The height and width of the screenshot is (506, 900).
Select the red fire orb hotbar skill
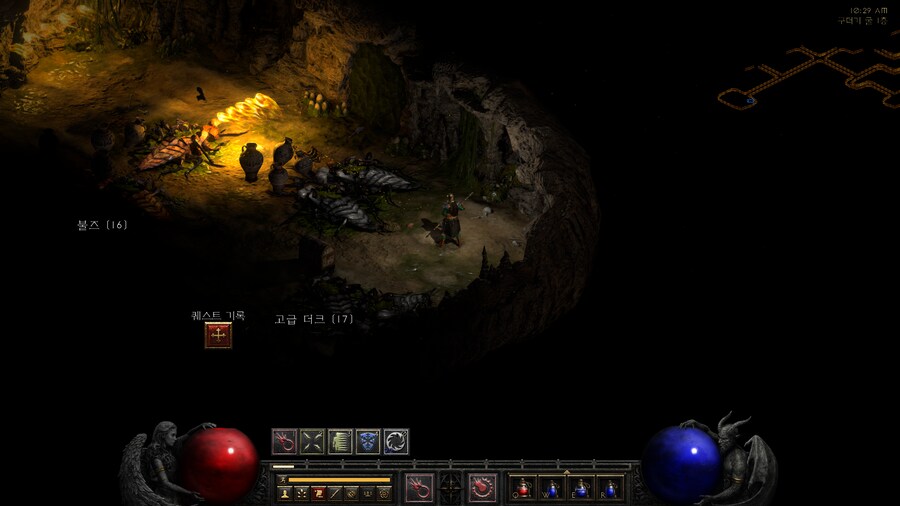coord(285,441)
